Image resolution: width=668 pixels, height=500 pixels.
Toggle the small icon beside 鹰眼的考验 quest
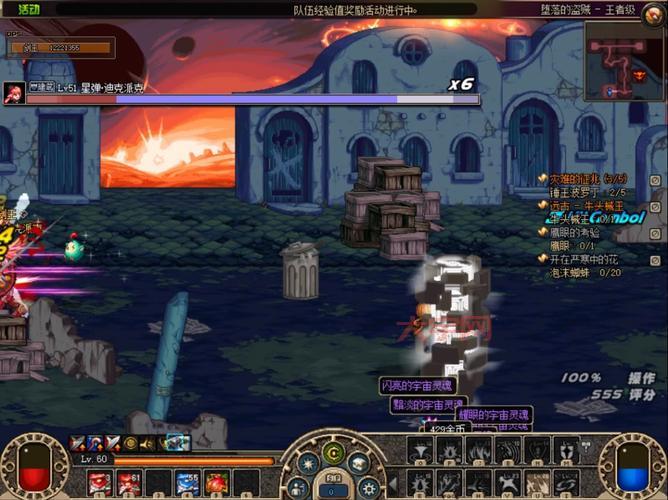(x=655, y=233)
